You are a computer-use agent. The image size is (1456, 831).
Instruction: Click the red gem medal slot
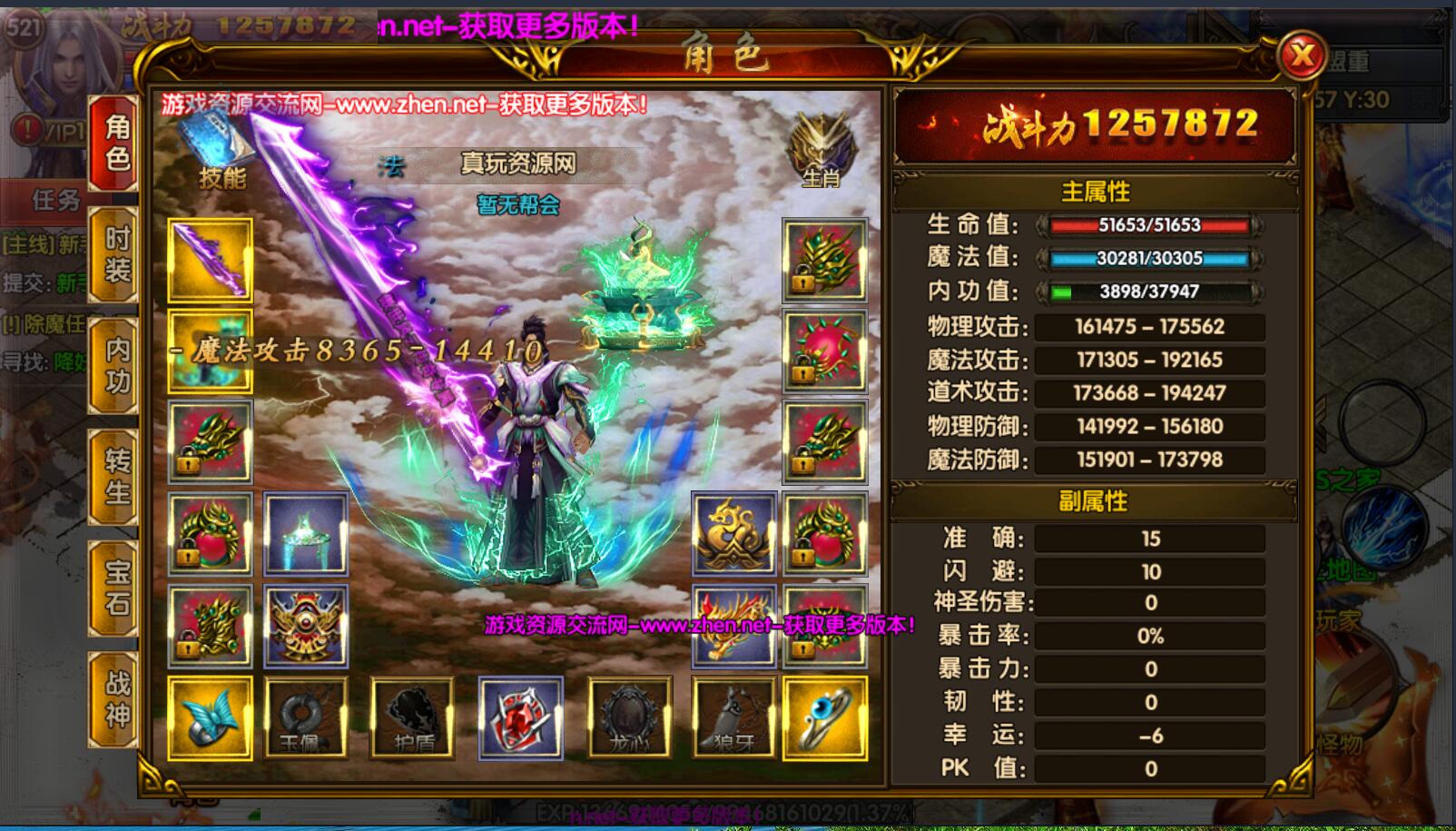point(520,717)
